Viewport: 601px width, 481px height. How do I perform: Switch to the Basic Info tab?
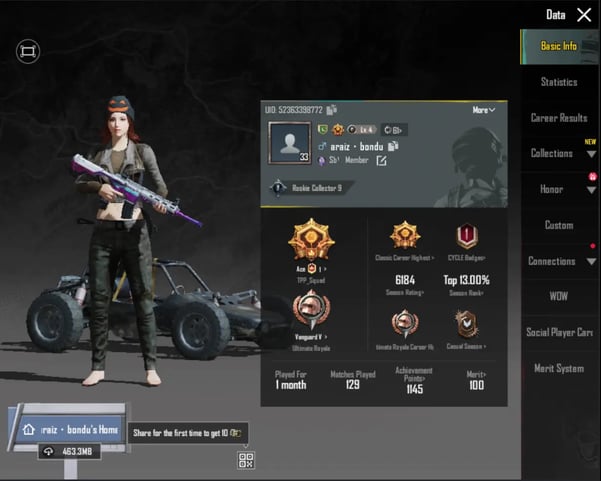tap(559, 46)
